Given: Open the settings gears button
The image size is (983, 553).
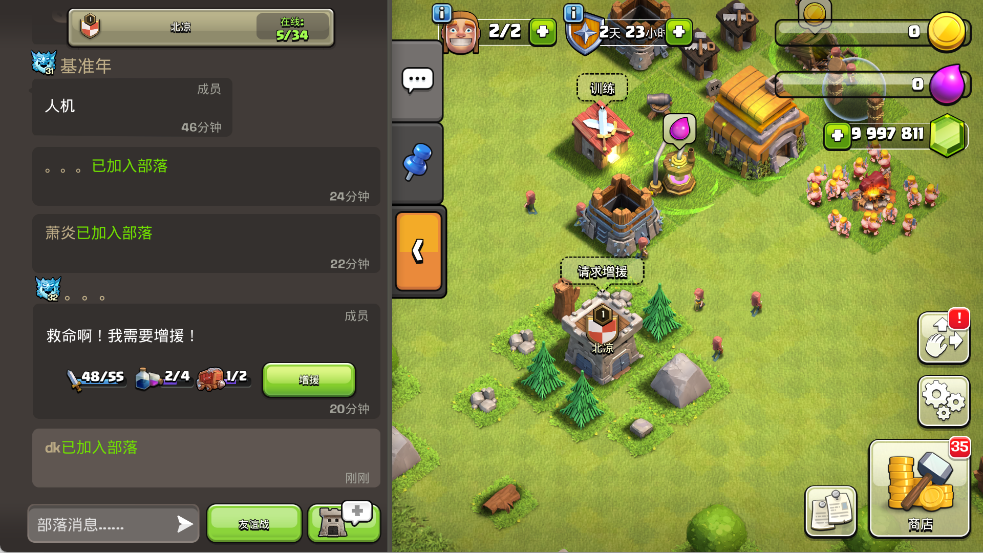Looking at the screenshot, I should [943, 401].
